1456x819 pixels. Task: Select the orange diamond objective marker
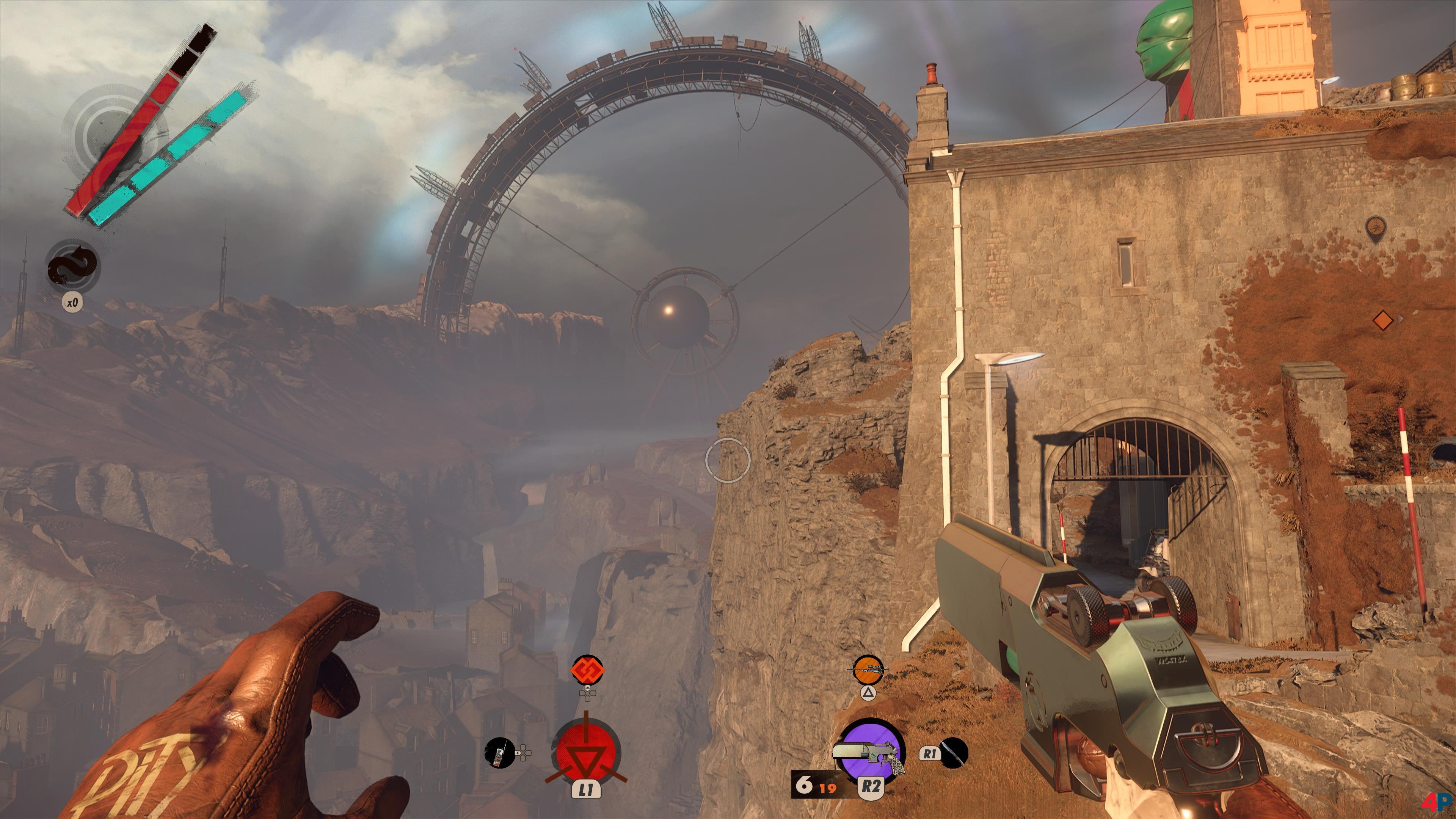coord(1382,320)
